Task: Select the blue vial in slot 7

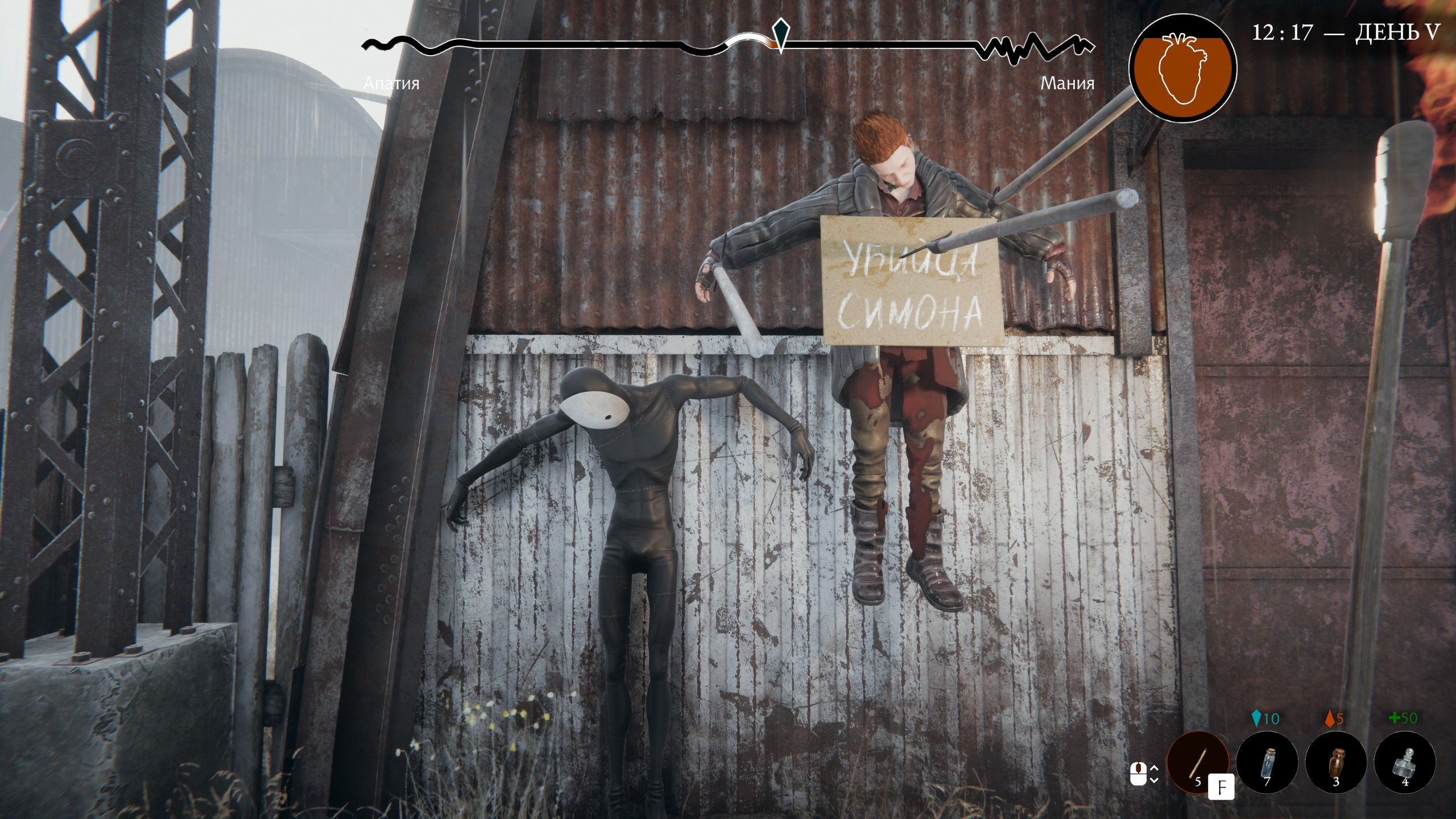Action: click(x=1268, y=762)
